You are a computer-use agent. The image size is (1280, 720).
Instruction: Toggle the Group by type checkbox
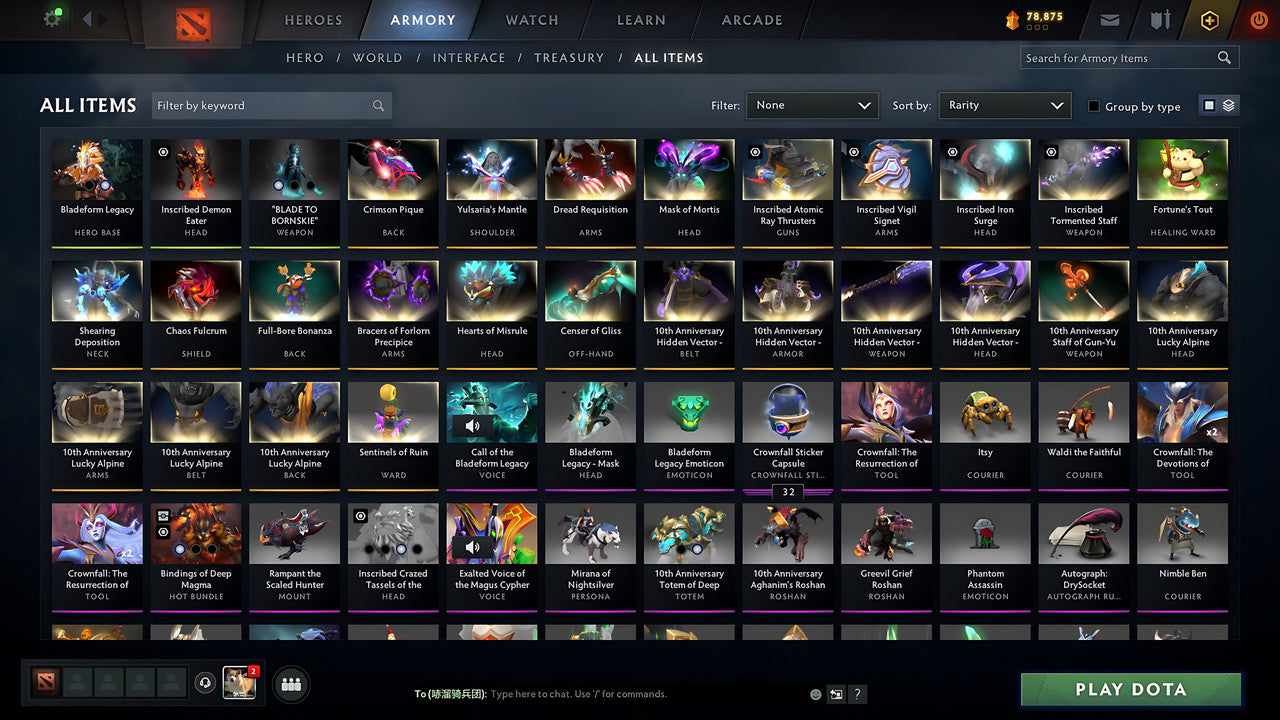1093,106
